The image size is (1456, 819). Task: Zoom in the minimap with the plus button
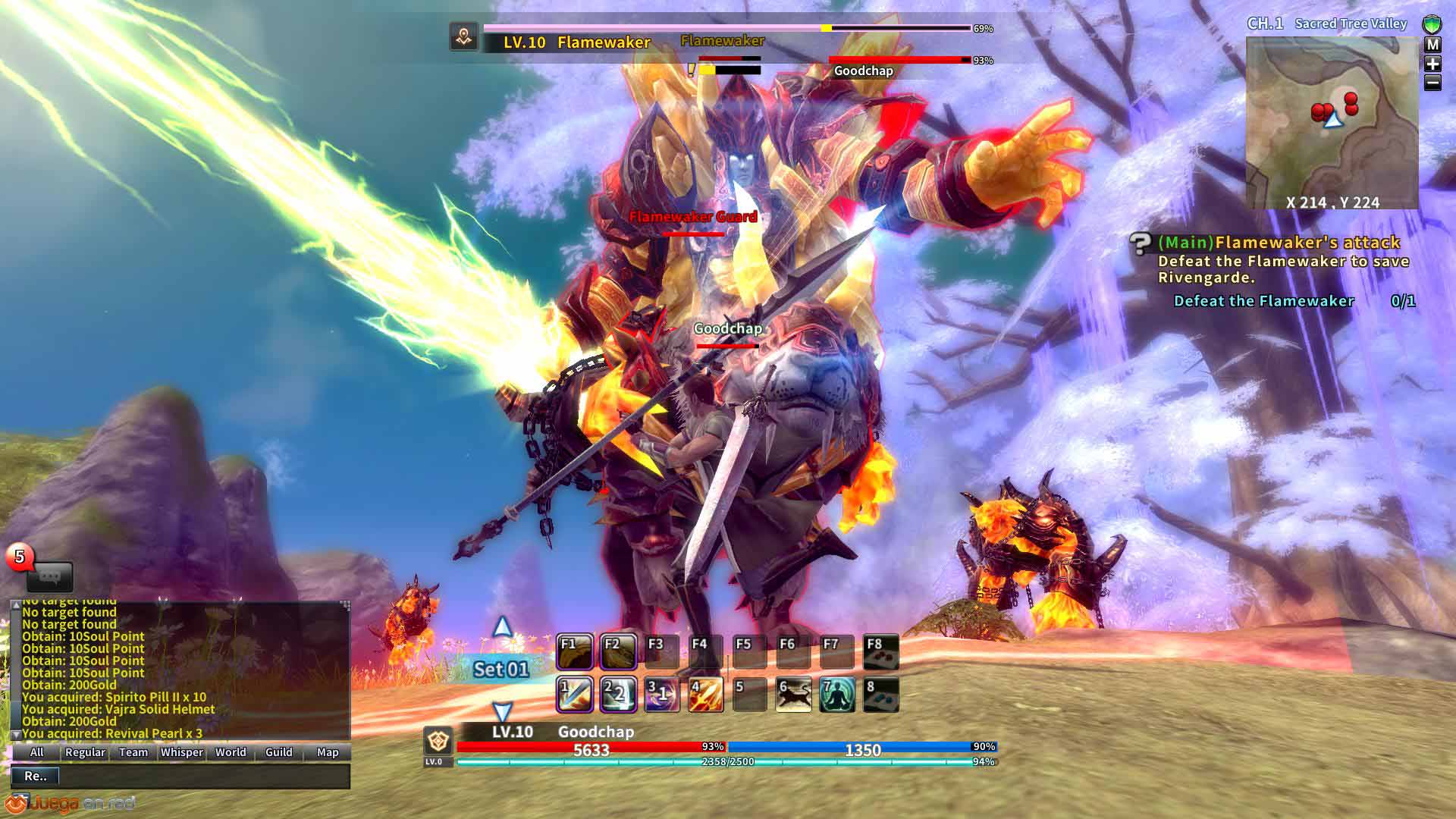tap(1432, 64)
